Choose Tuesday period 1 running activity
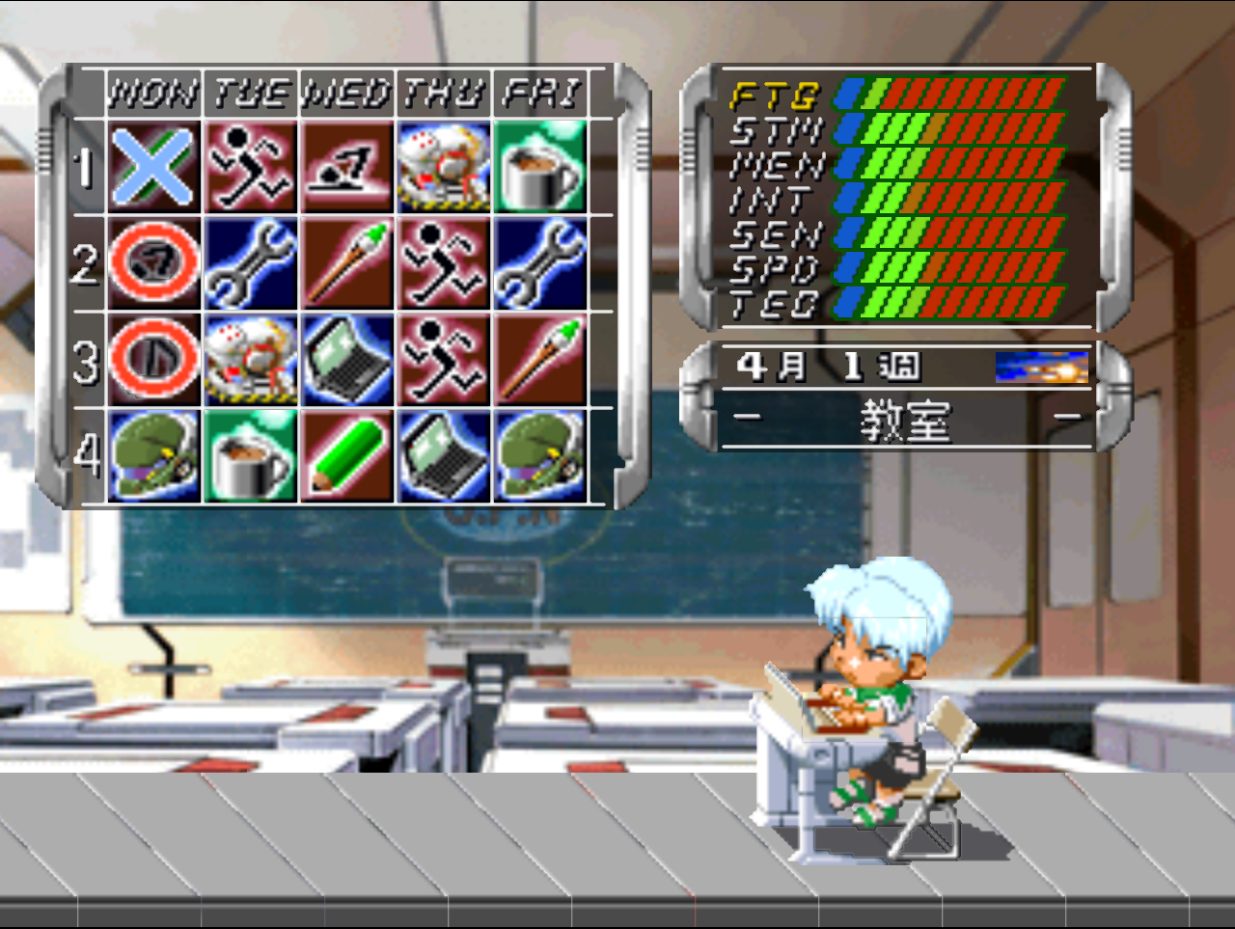Screen dimensions: 1235x929 point(251,166)
